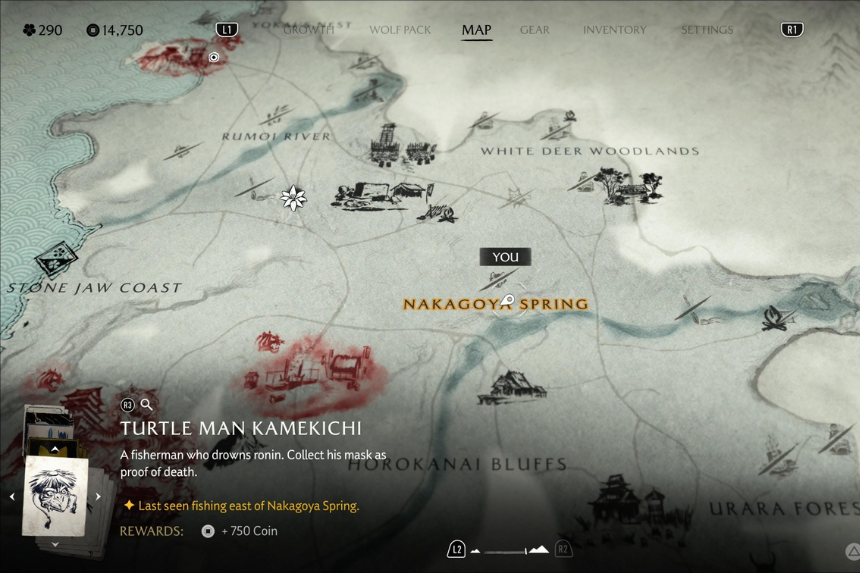Click the map zoom level slider
Screen dimensions: 860x573
[x=509, y=550]
